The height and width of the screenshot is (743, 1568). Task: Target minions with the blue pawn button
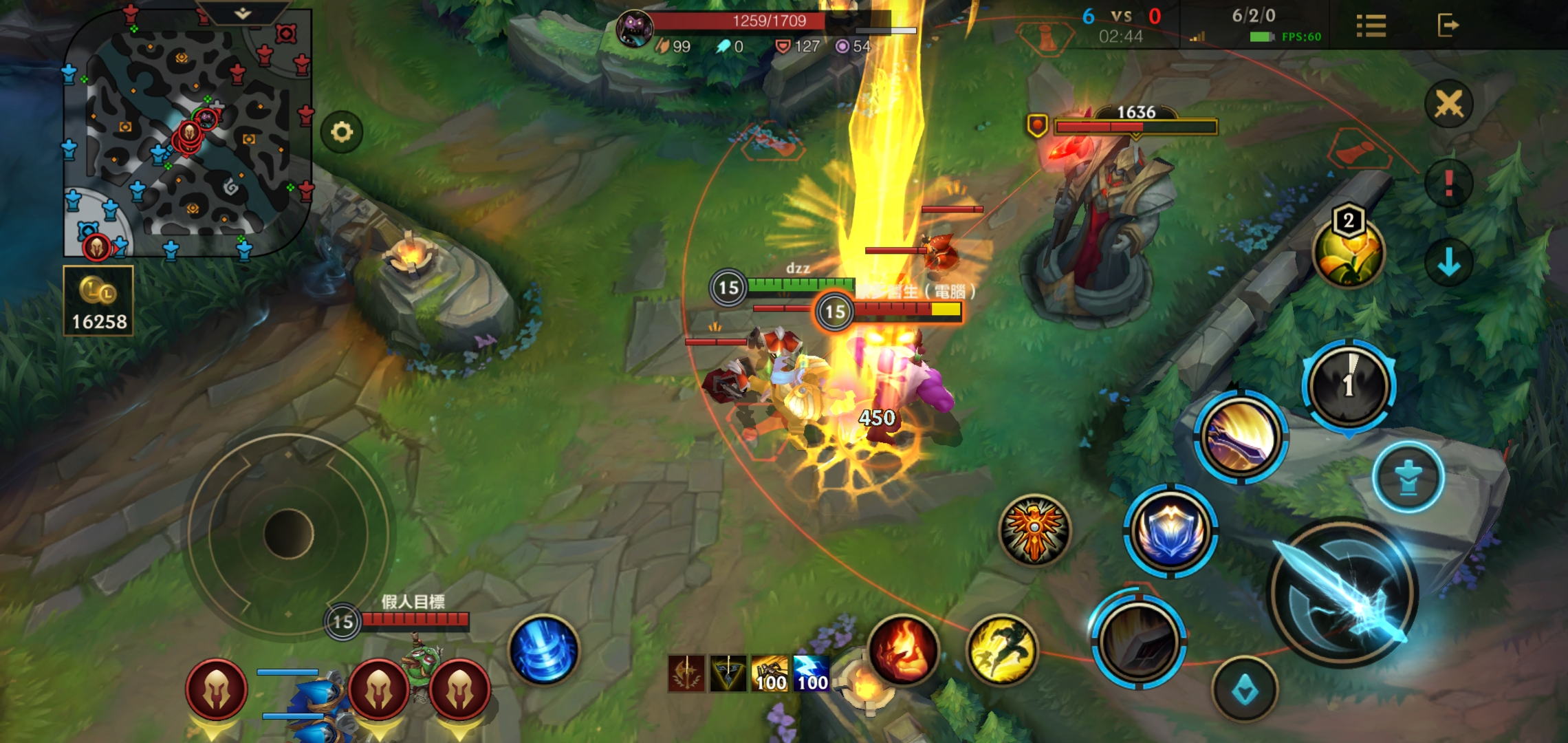(x=1408, y=477)
